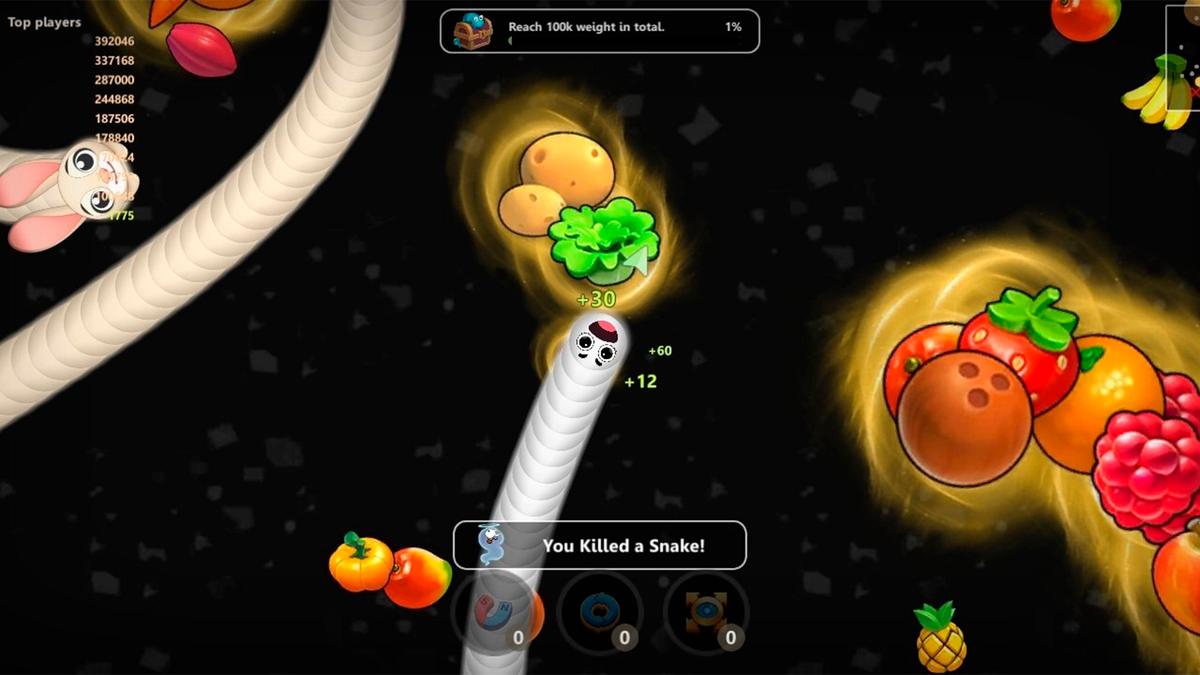Screen dimensions: 1200x675
Task: Tap the treasure chest quest icon
Action: (x=473, y=31)
